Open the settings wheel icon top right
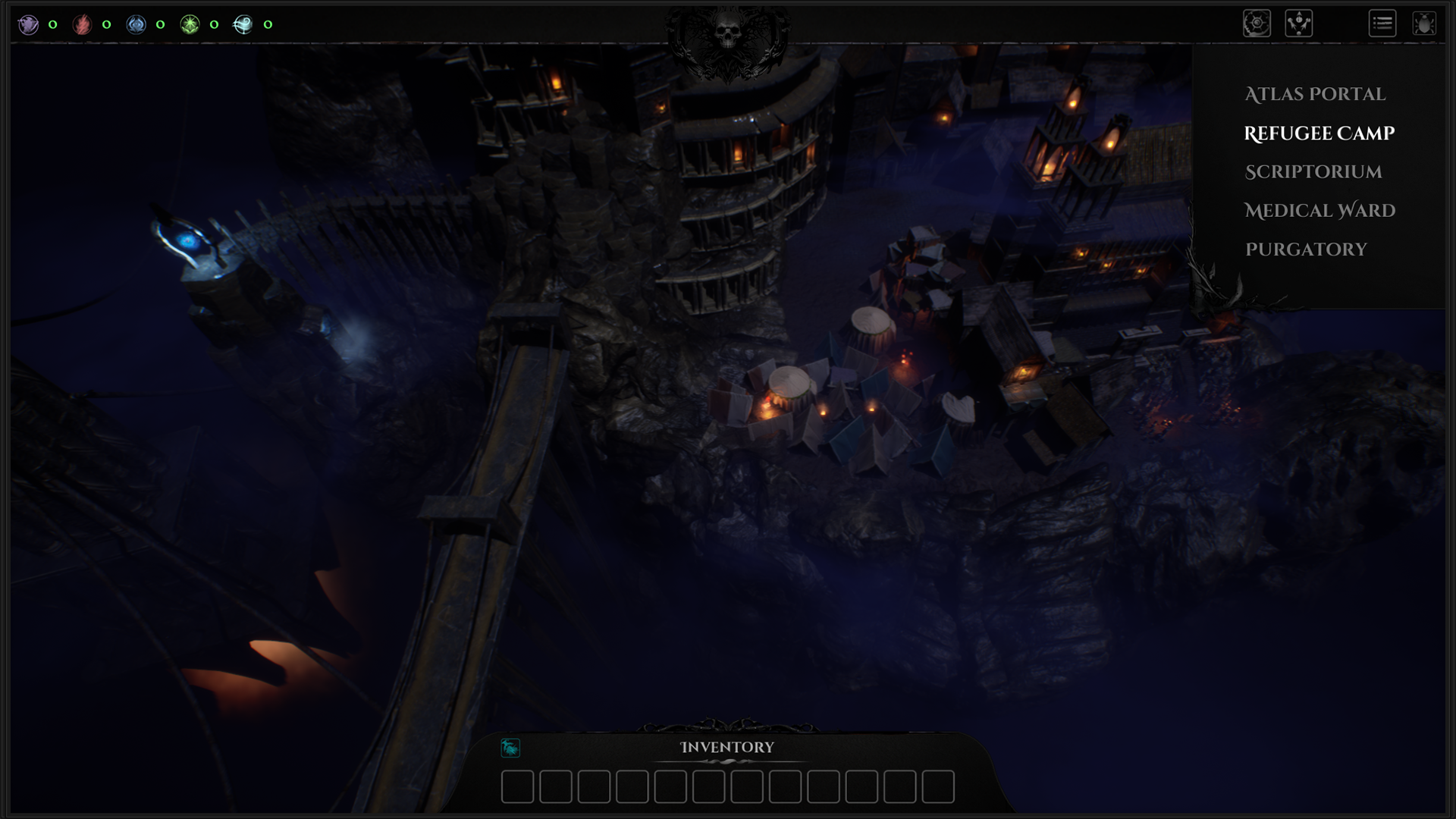This screenshot has height=819, width=1456. pyautogui.click(x=1257, y=23)
